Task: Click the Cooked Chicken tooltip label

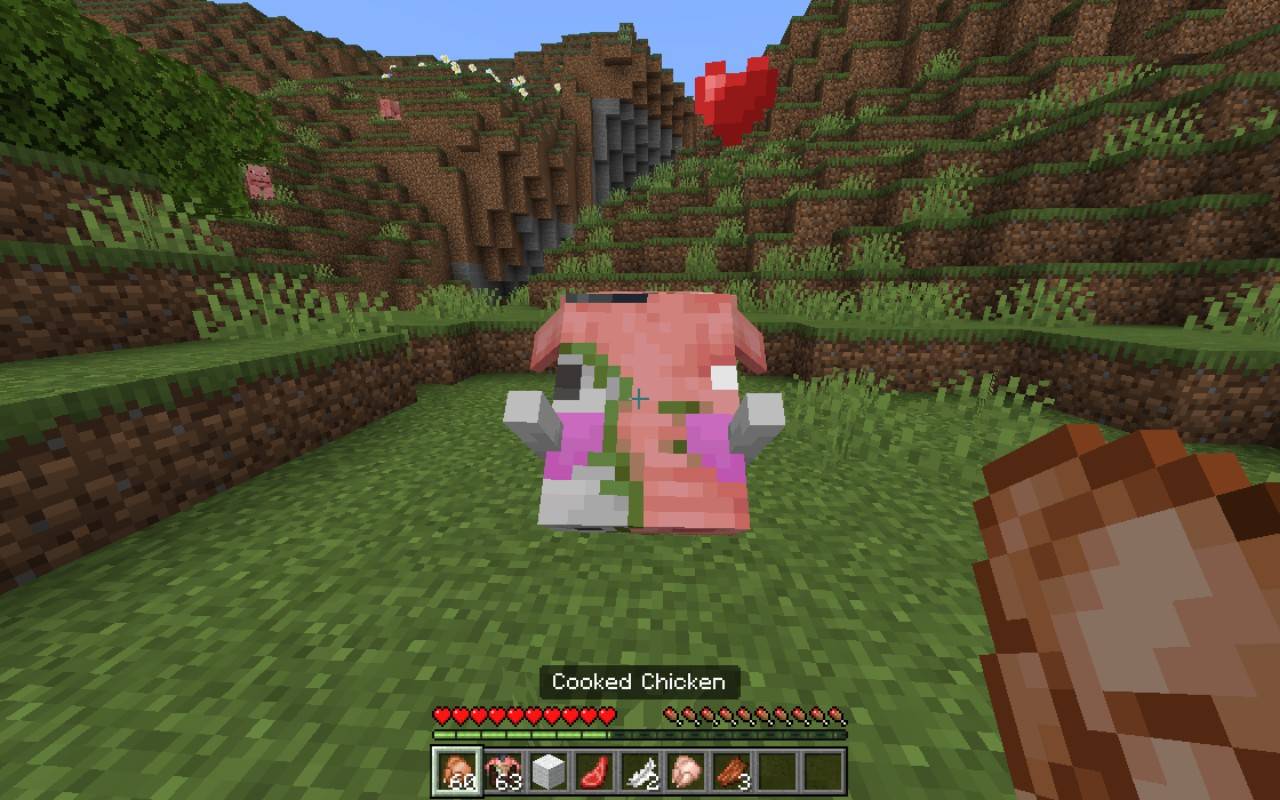Action: coord(638,683)
